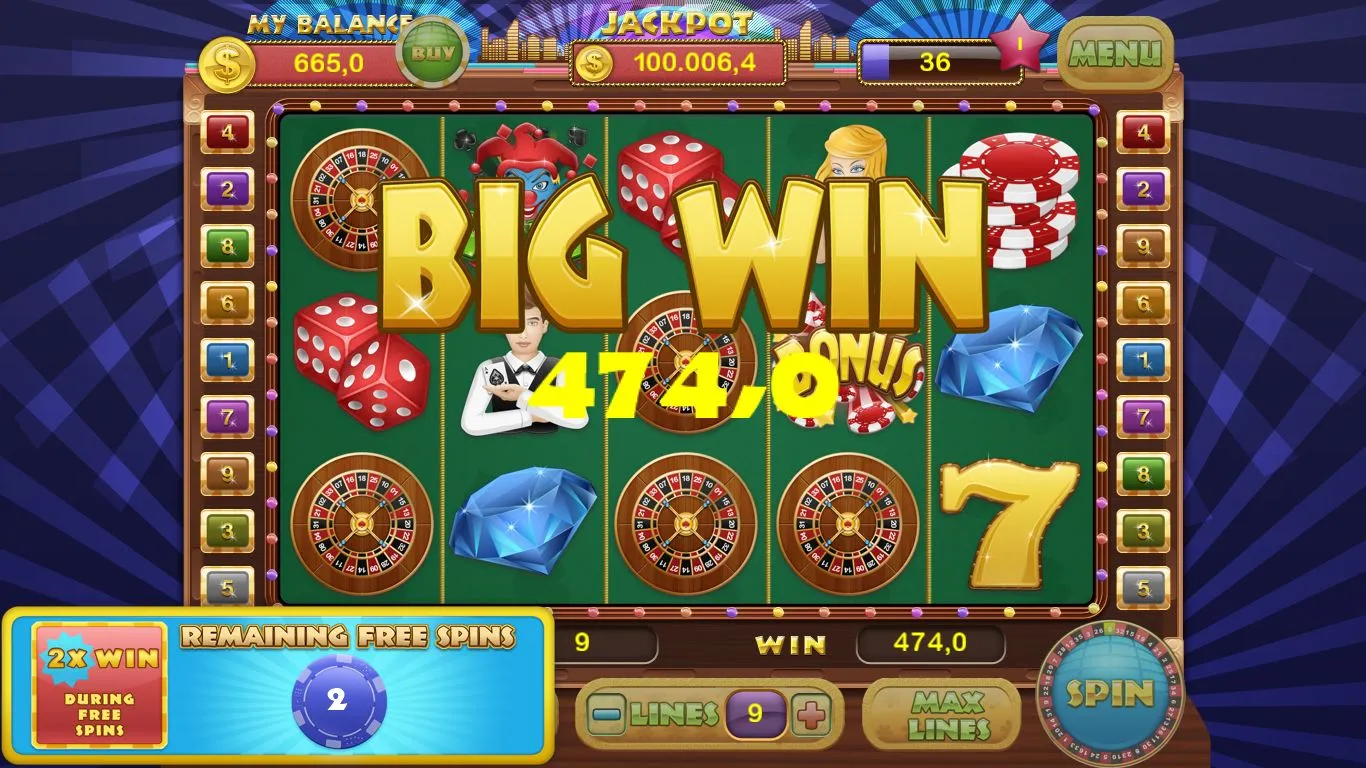Increase lines with the plus button
This screenshot has width=1366, height=768.
811,714
